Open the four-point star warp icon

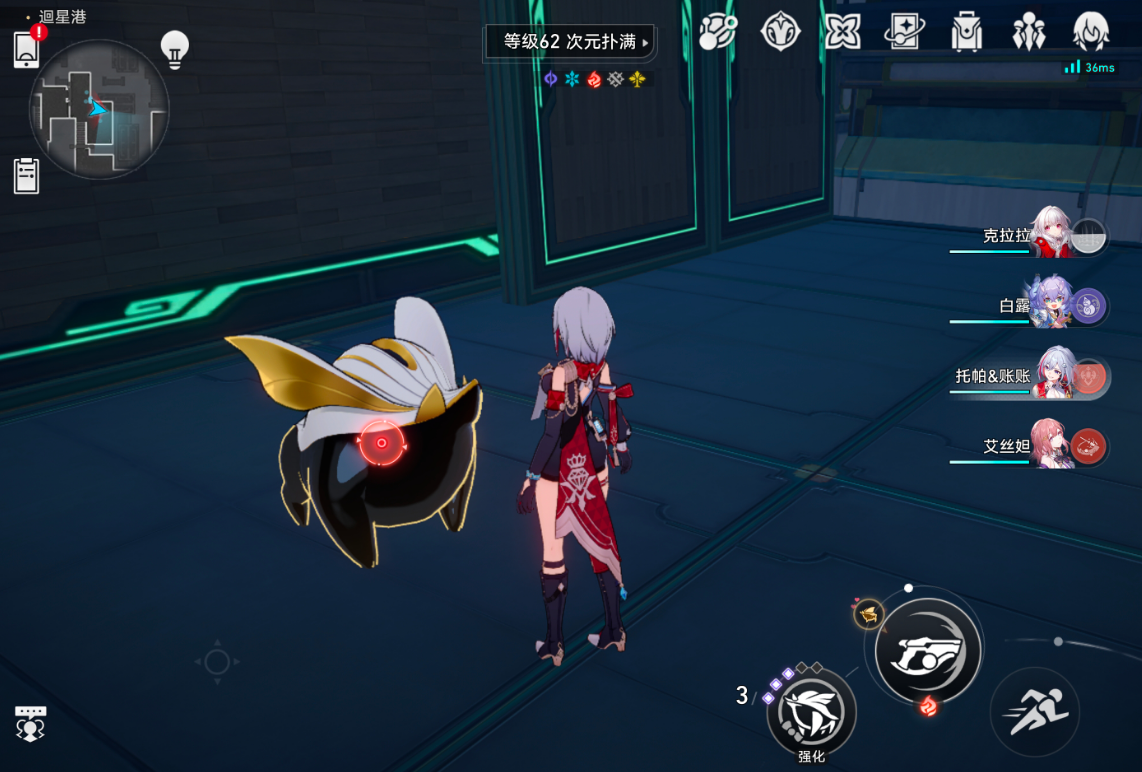[x=842, y=32]
